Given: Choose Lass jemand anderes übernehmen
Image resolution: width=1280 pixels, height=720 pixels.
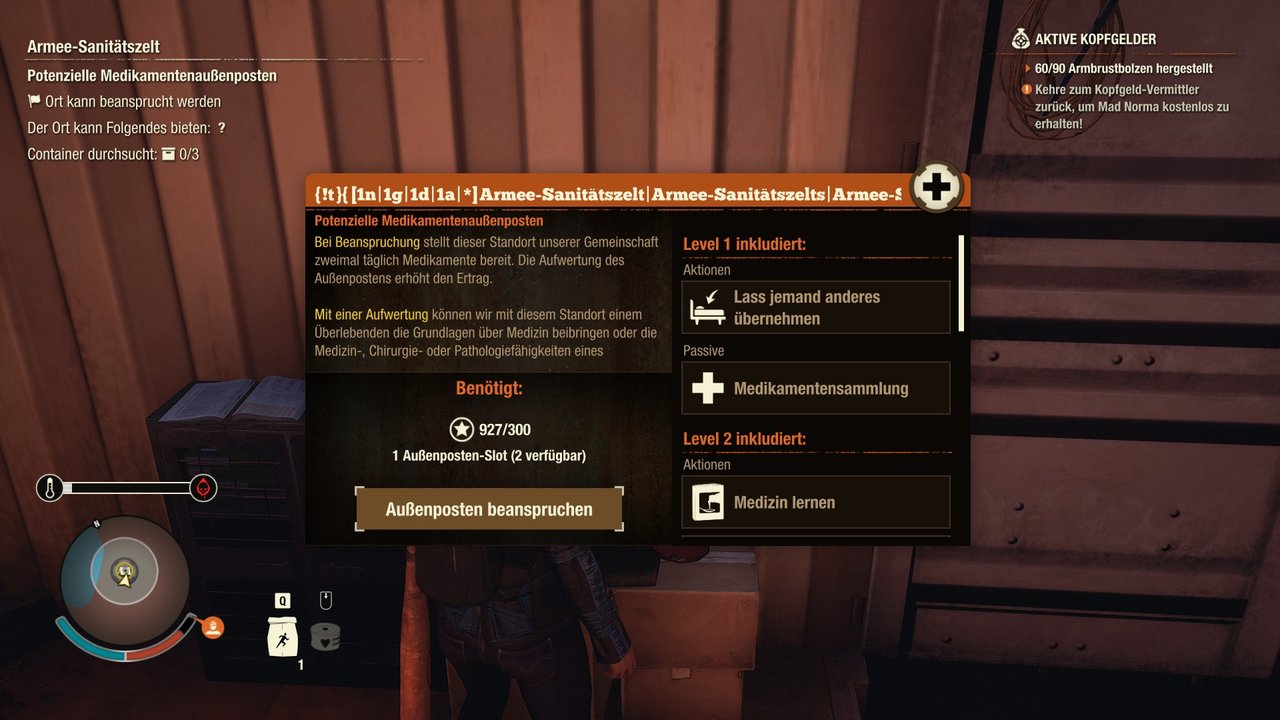Looking at the screenshot, I should click(x=815, y=307).
